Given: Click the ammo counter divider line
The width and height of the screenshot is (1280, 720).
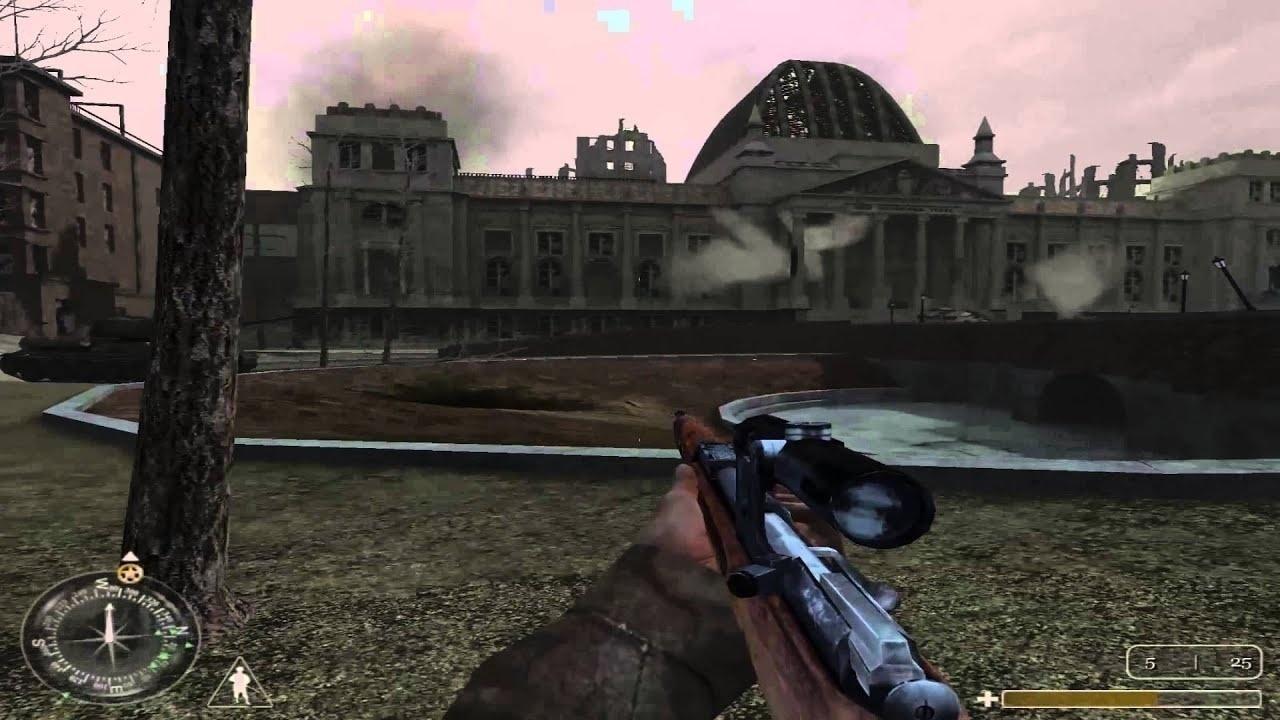Looking at the screenshot, I should [1196, 662].
